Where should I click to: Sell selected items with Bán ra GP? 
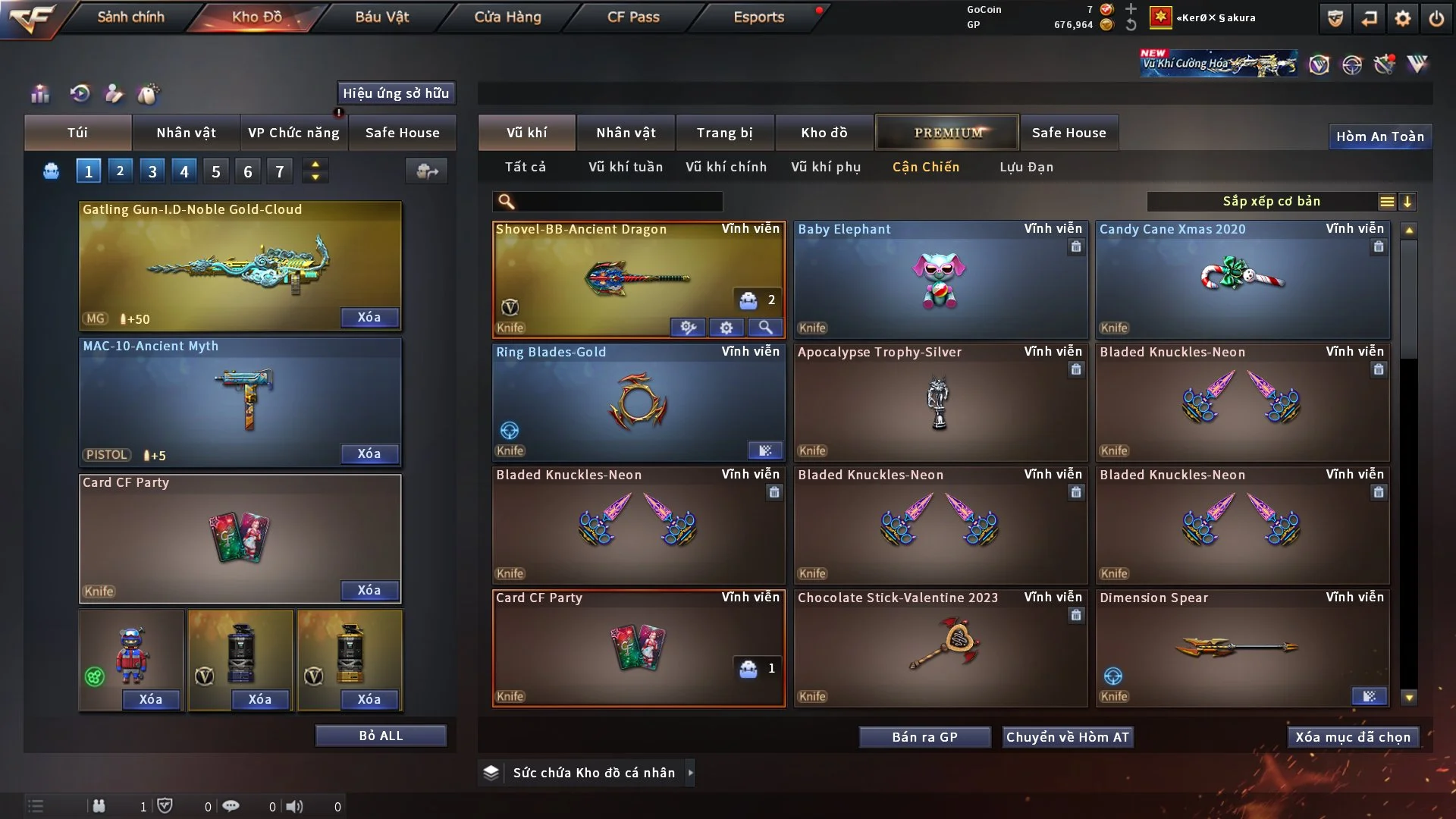click(924, 737)
